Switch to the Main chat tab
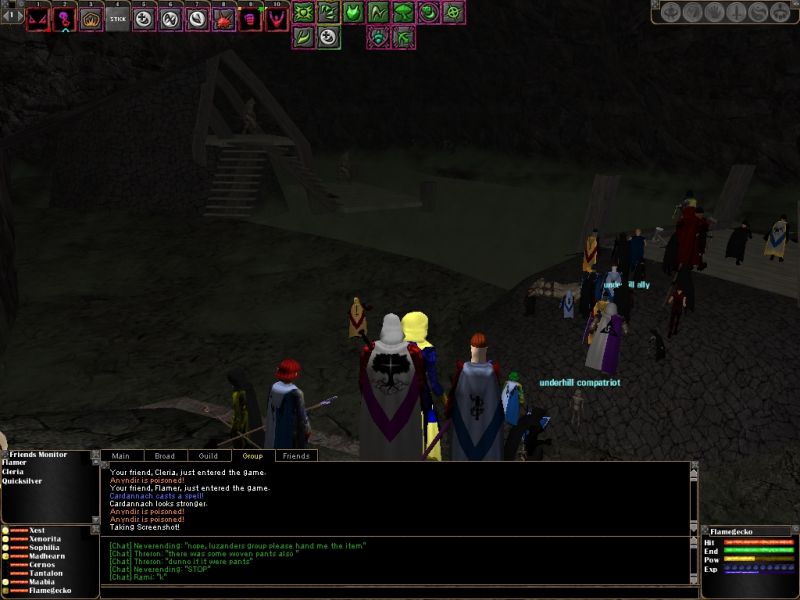Screen dimensions: 800x600 [121, 456]
